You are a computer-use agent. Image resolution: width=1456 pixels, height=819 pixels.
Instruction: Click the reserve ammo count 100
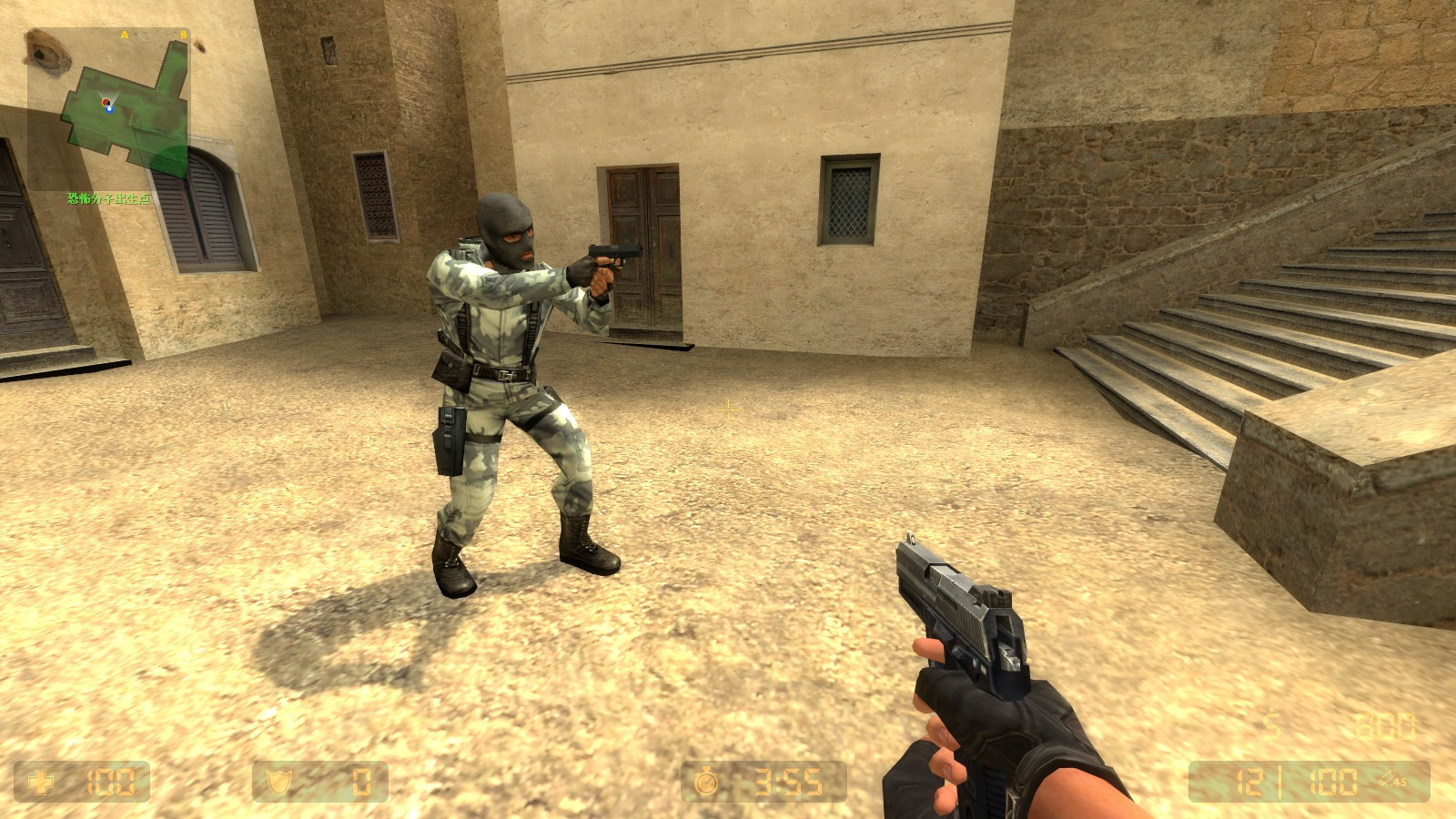coord(1334,783)
